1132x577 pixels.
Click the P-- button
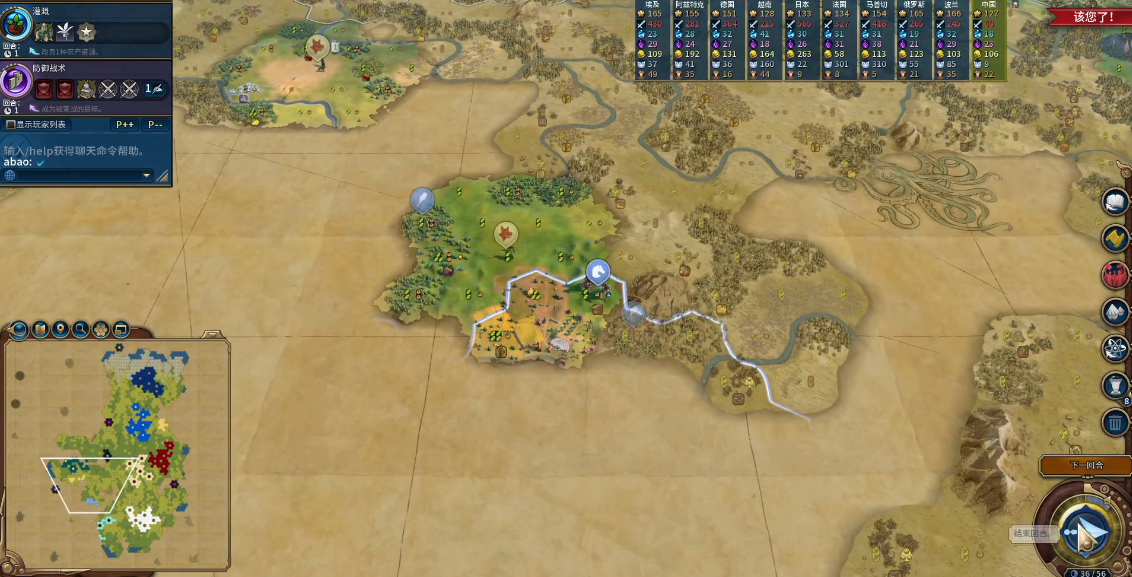coord(155,125)
